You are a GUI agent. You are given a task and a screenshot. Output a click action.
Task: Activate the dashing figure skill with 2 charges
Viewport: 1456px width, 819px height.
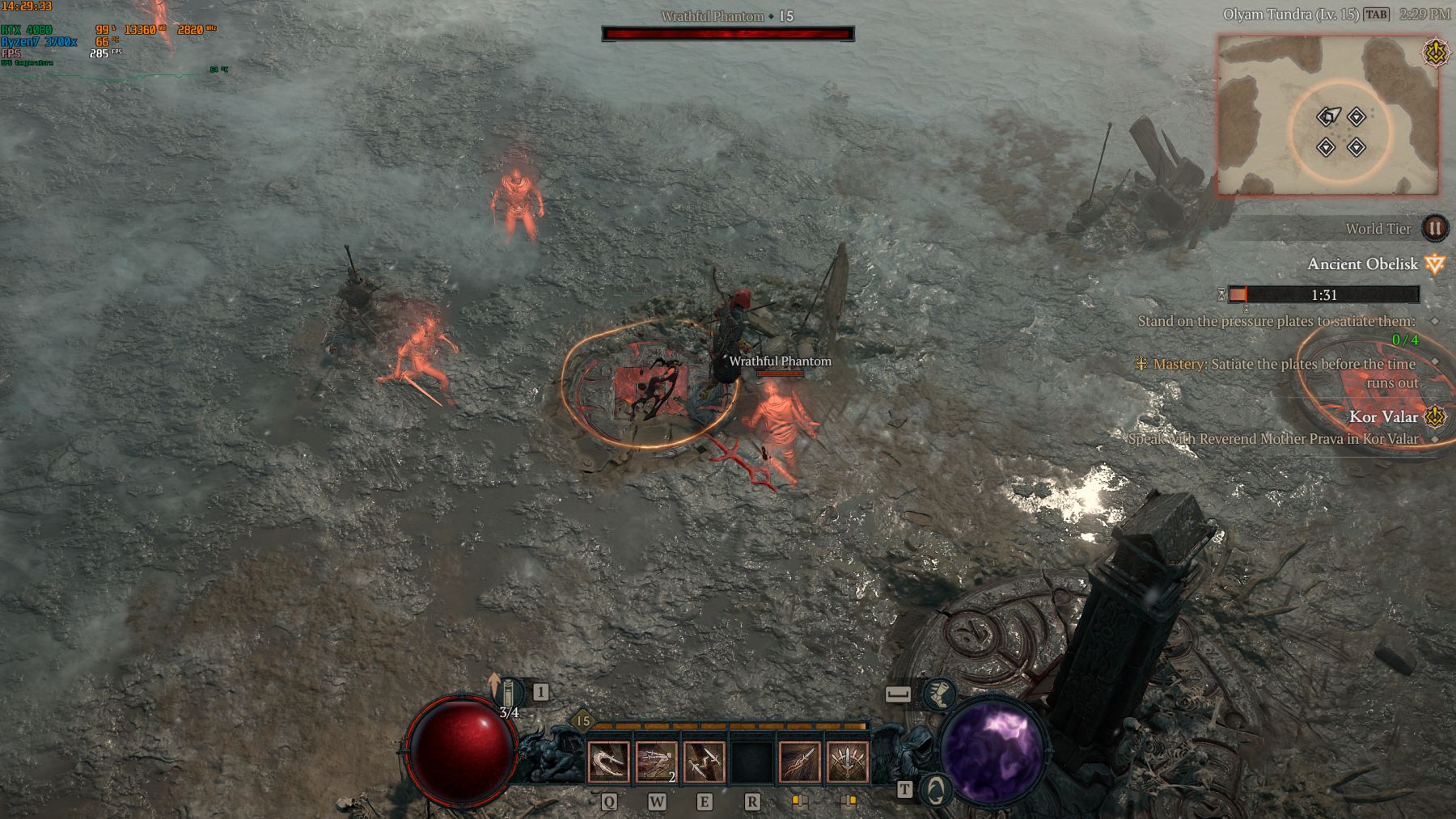[x=656, y=762]
